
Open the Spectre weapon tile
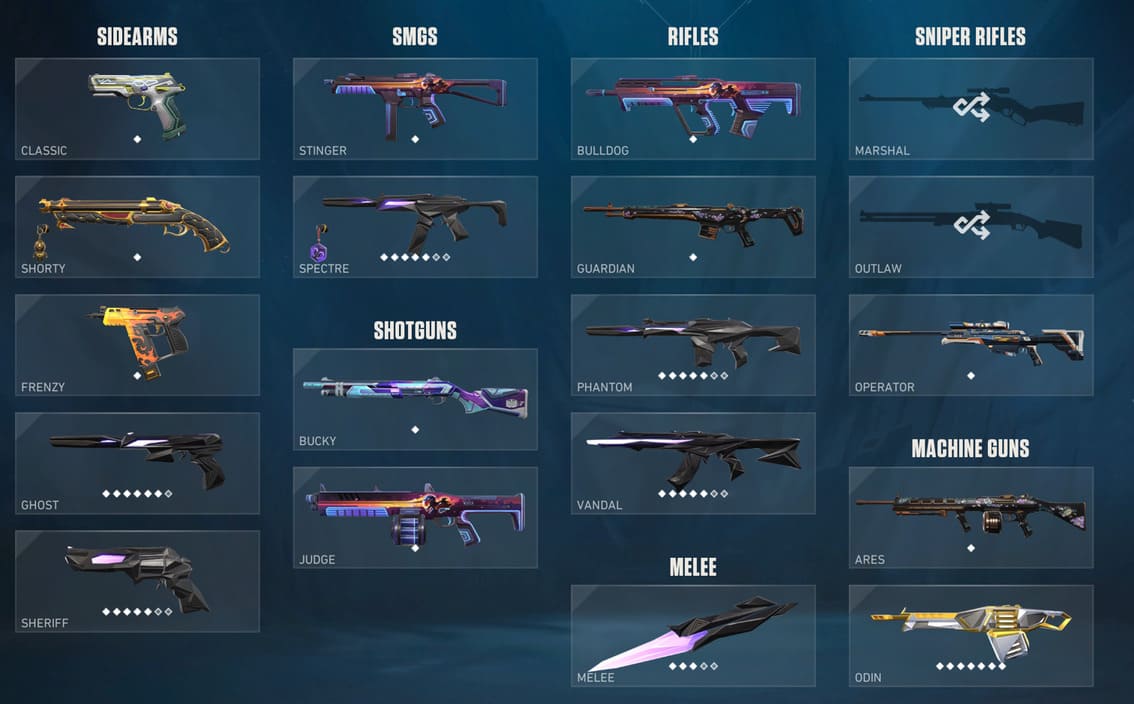pos(415,226)
